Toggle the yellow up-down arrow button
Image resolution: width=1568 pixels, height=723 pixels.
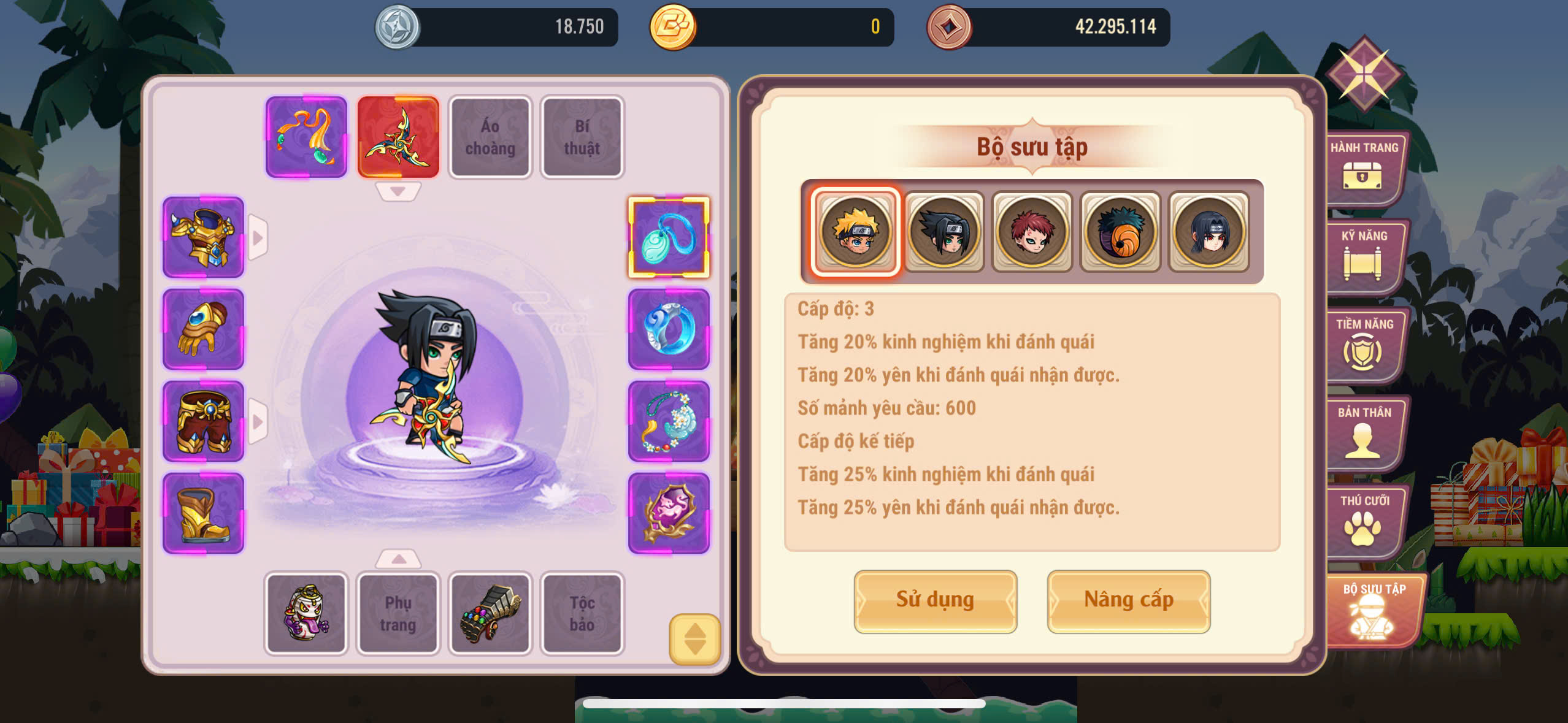tap(694, 639)
